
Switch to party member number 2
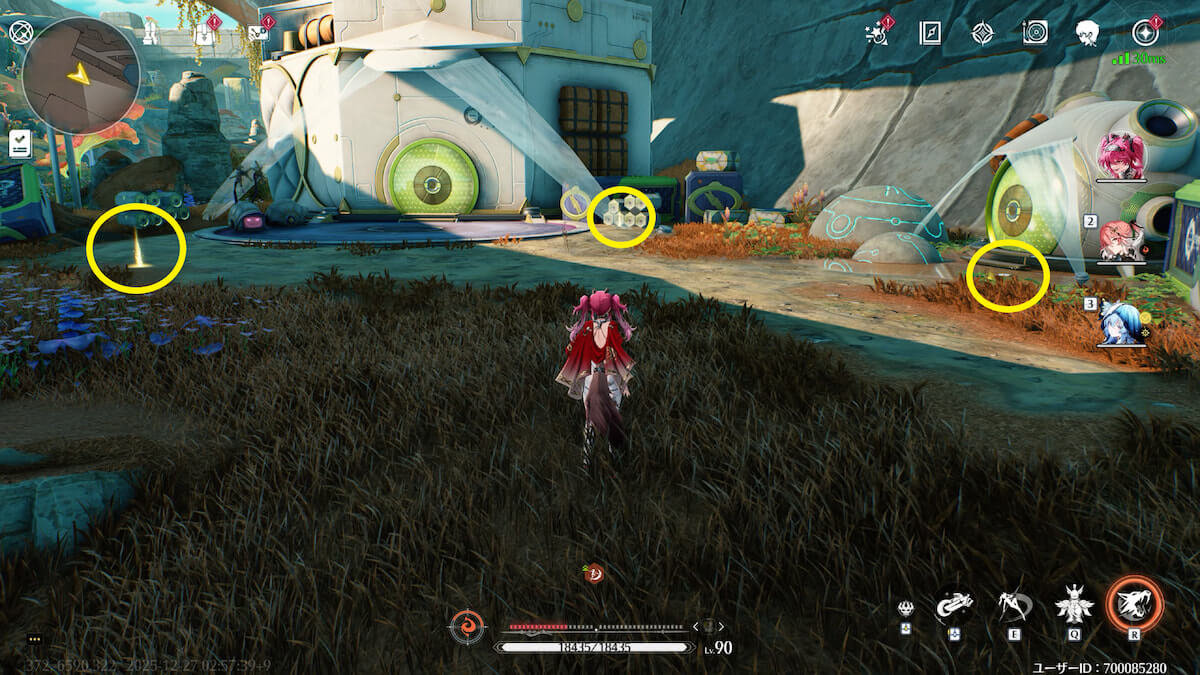coord(1121,241)
